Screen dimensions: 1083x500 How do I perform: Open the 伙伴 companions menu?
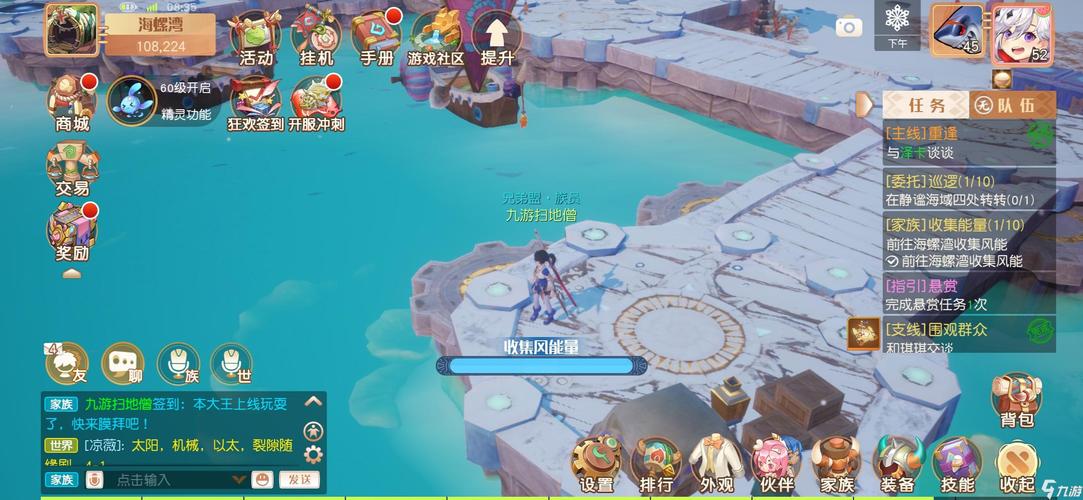[777, 465]
